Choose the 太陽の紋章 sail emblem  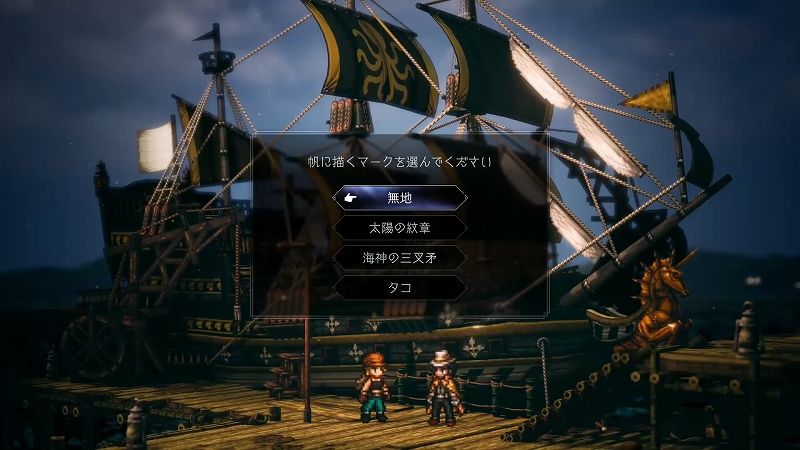point(400,228)
